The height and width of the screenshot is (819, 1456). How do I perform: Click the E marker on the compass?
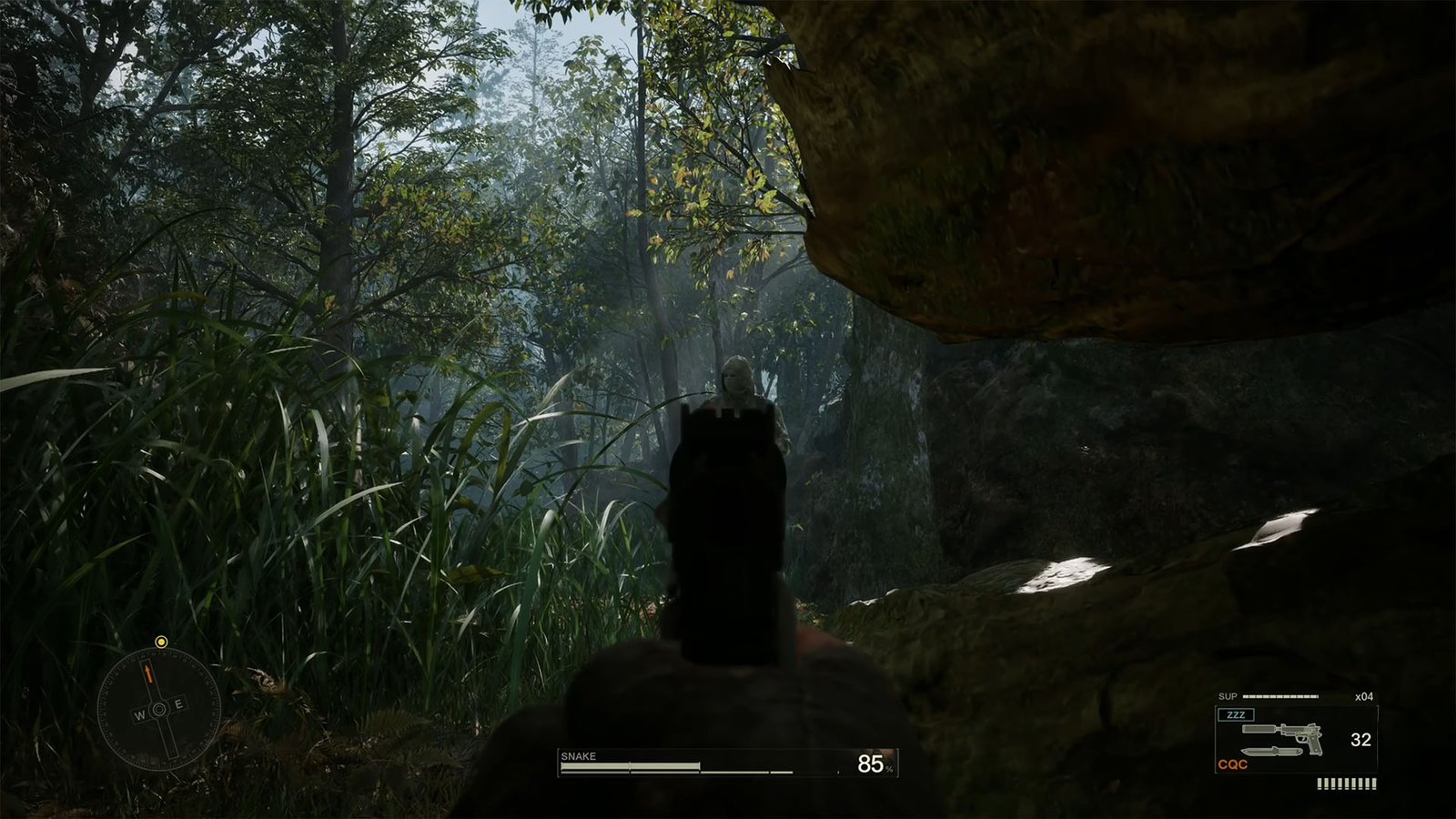[178, 703]
